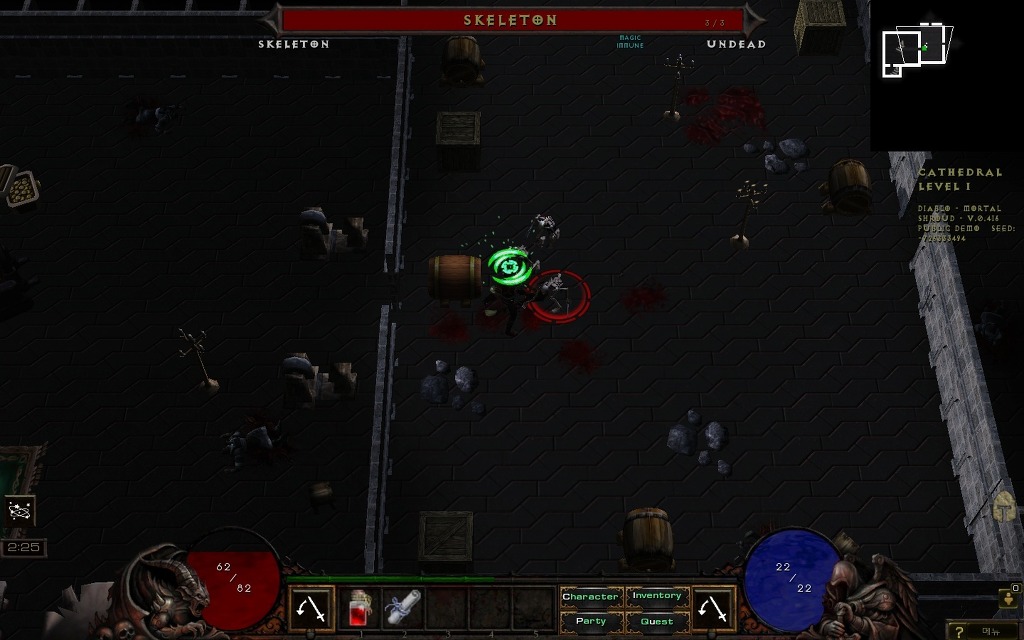Open the Korean-labeled menu button
This screenshot has width=1024, height=640.
pos(991,631)
